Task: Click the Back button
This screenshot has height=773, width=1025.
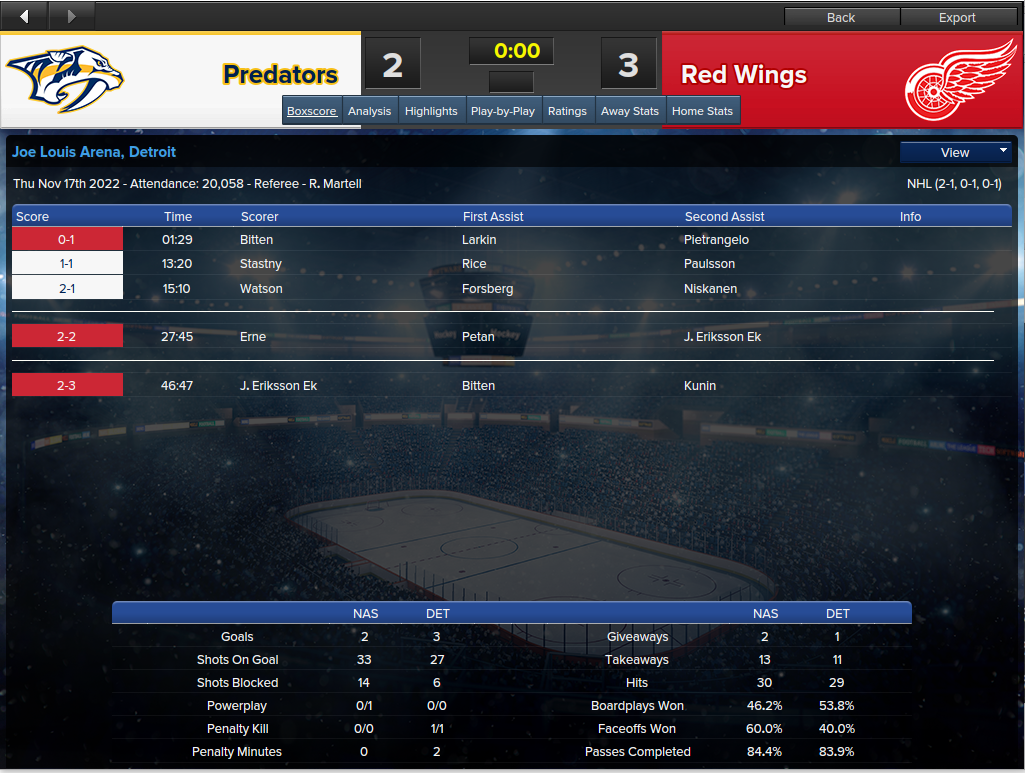Action: [x=841, y=17]
